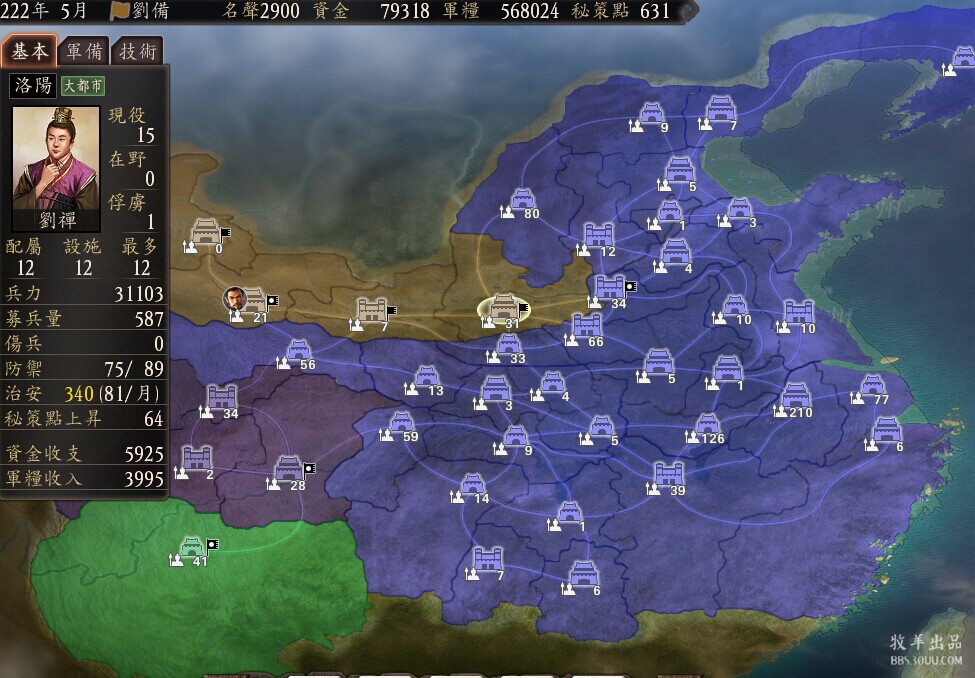This screenshot has width=975, height=678.
Task: Select the city with officer portrait marked 21
Action: click(x=254, y=302)
